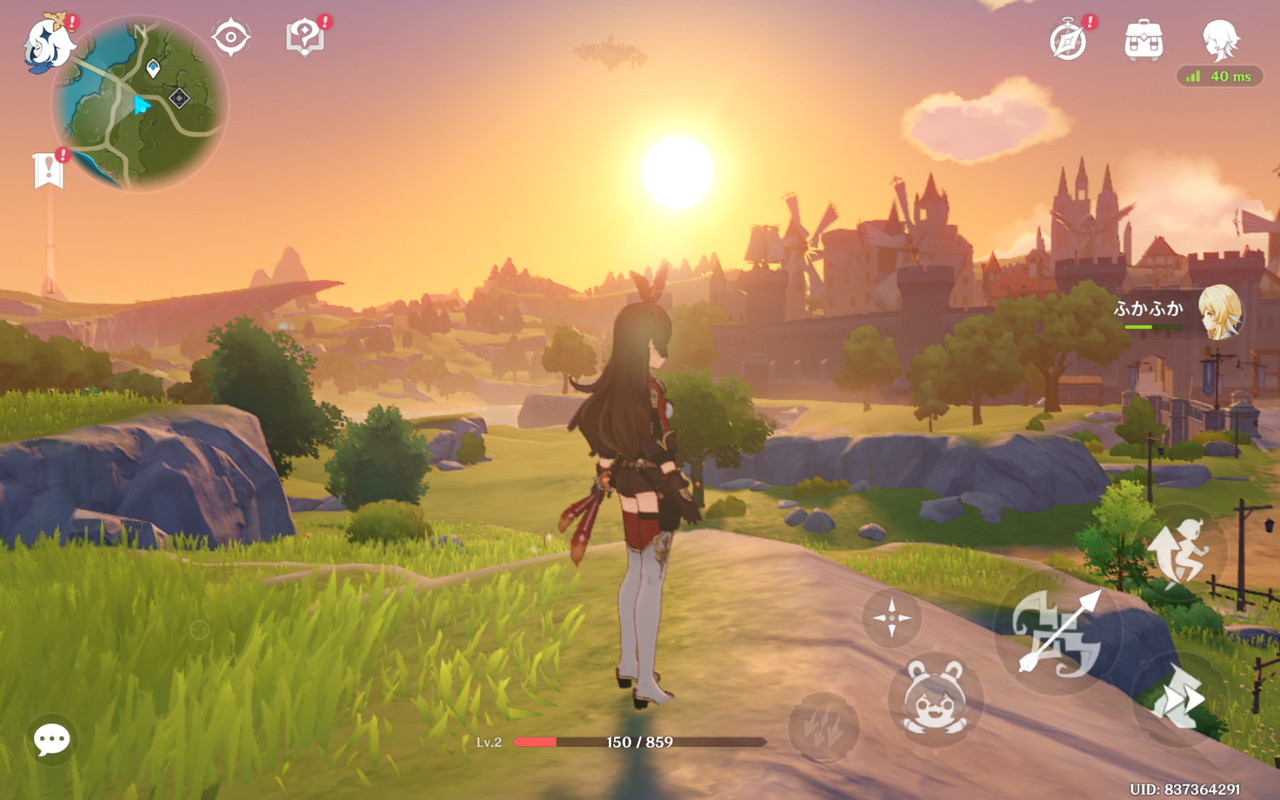Screen dimensions: 1280x800
Task: Tap the jump button
Action: pyautogui.click(x=1186, y=546)
